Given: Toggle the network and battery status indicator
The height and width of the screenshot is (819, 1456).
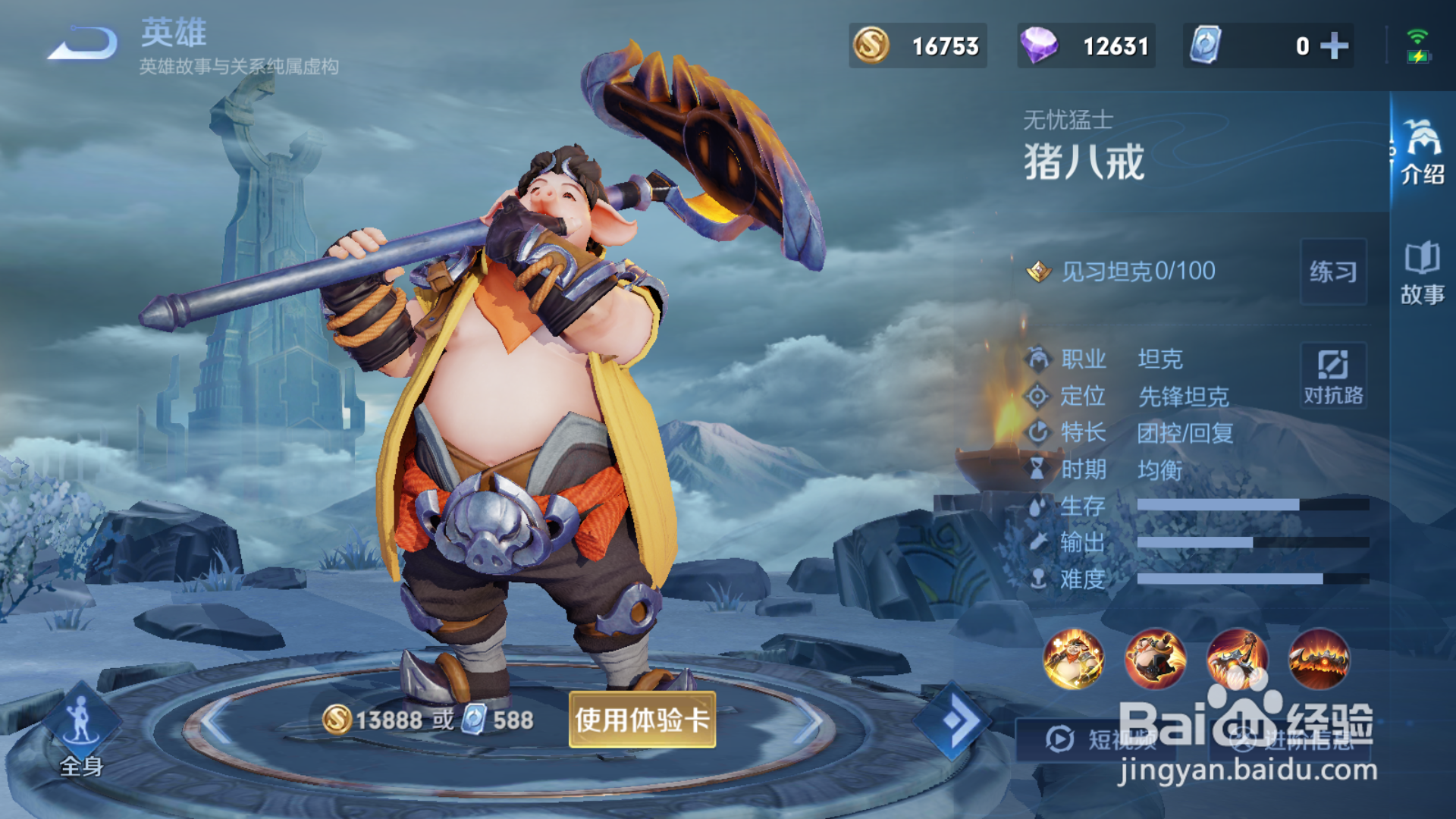Looking at the screenshot, I should click(x=1417, y=45).
